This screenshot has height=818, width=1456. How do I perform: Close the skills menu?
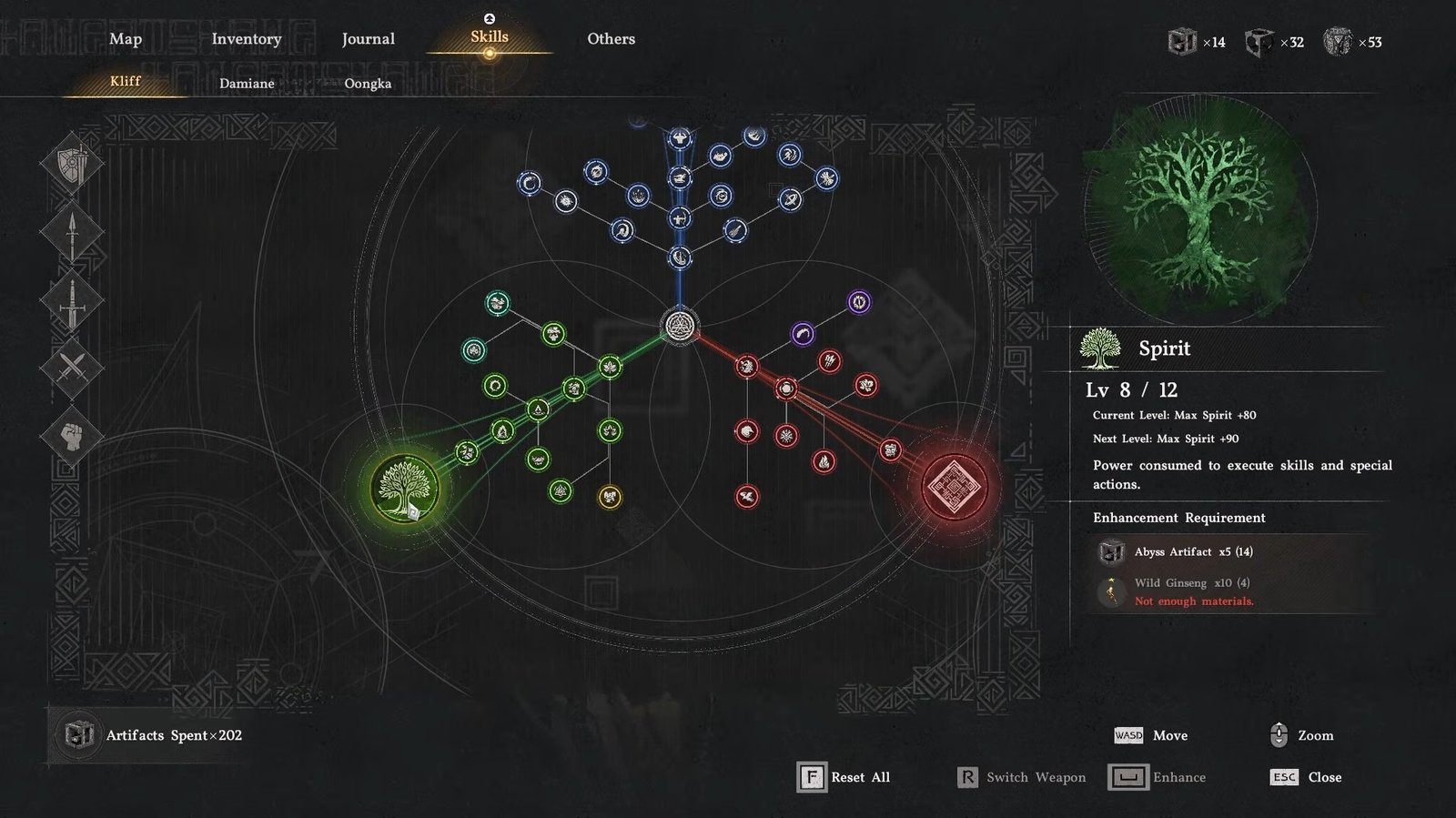(x=1306, y=777)
